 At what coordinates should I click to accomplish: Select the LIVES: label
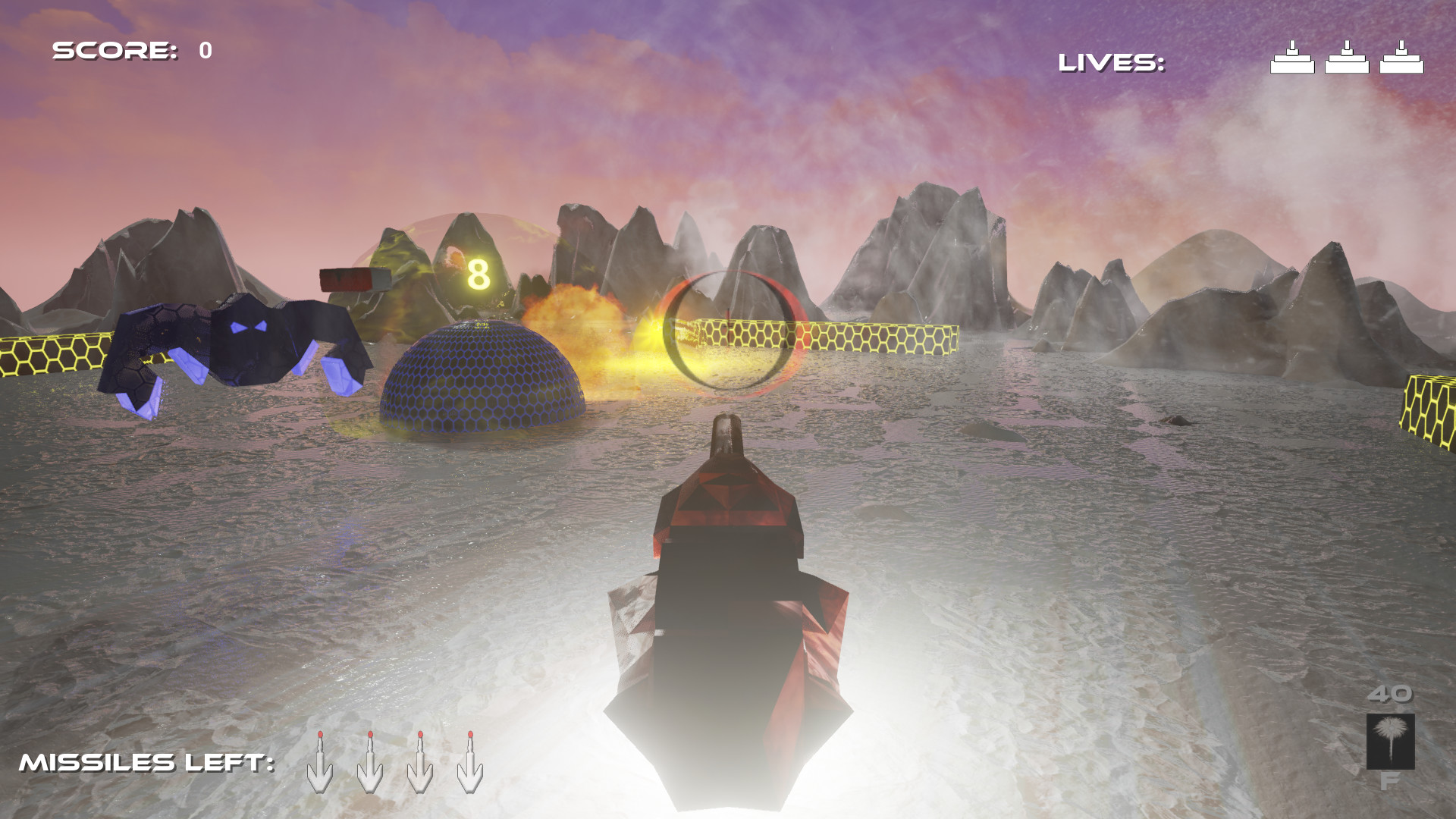pos(1109,61)
